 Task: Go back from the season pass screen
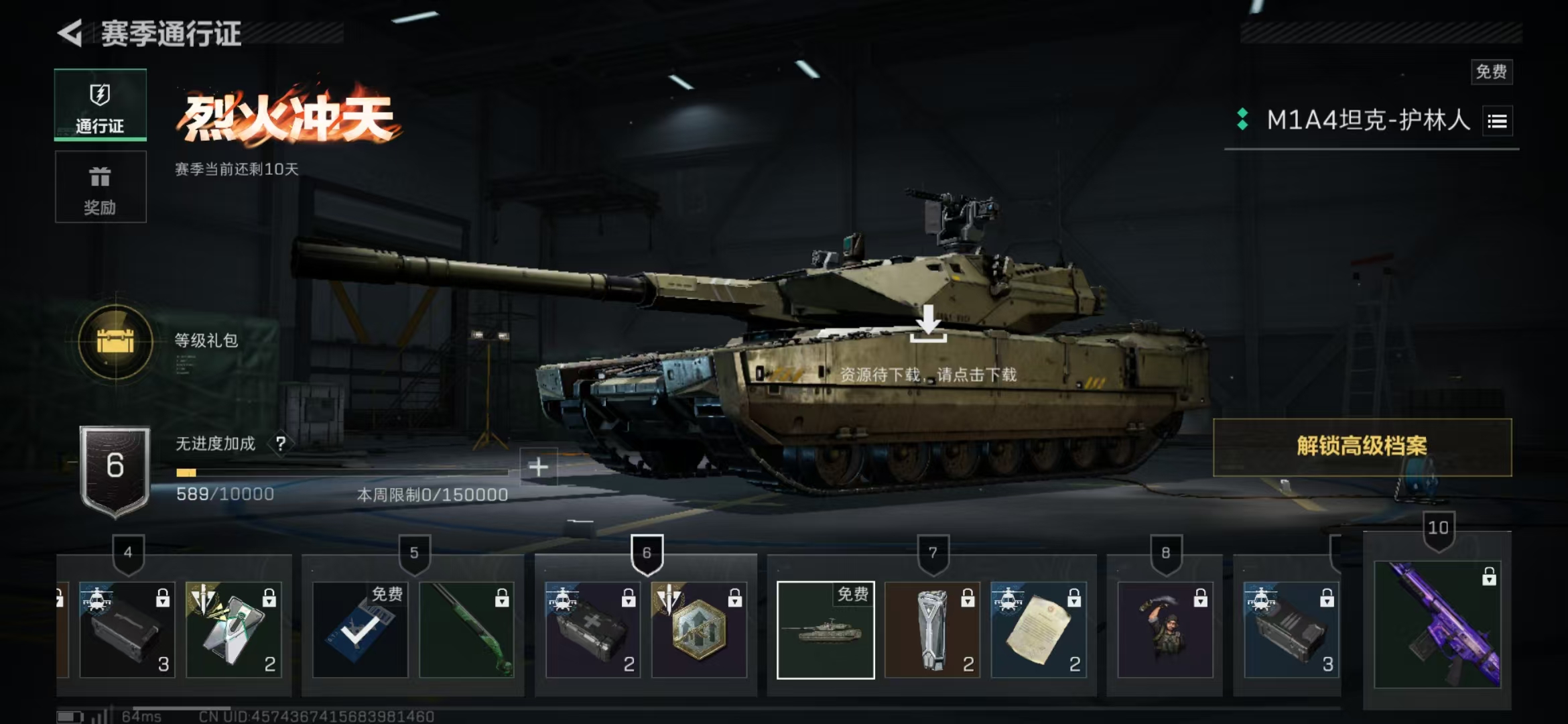point(70,33)
